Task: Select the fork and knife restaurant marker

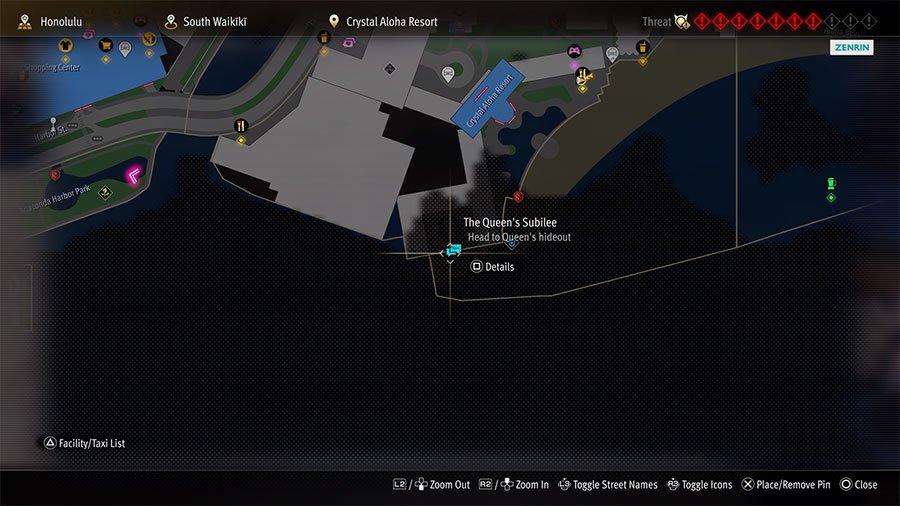Action: tap(241, 126)
